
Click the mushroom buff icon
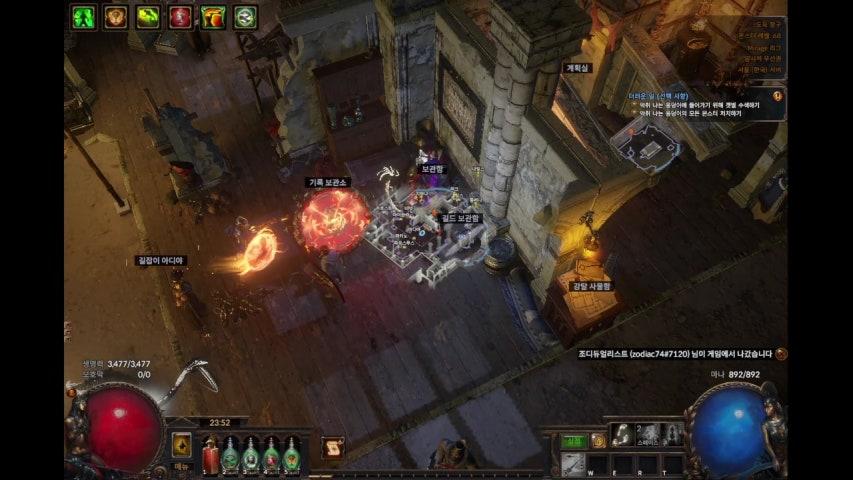[213, 17]
